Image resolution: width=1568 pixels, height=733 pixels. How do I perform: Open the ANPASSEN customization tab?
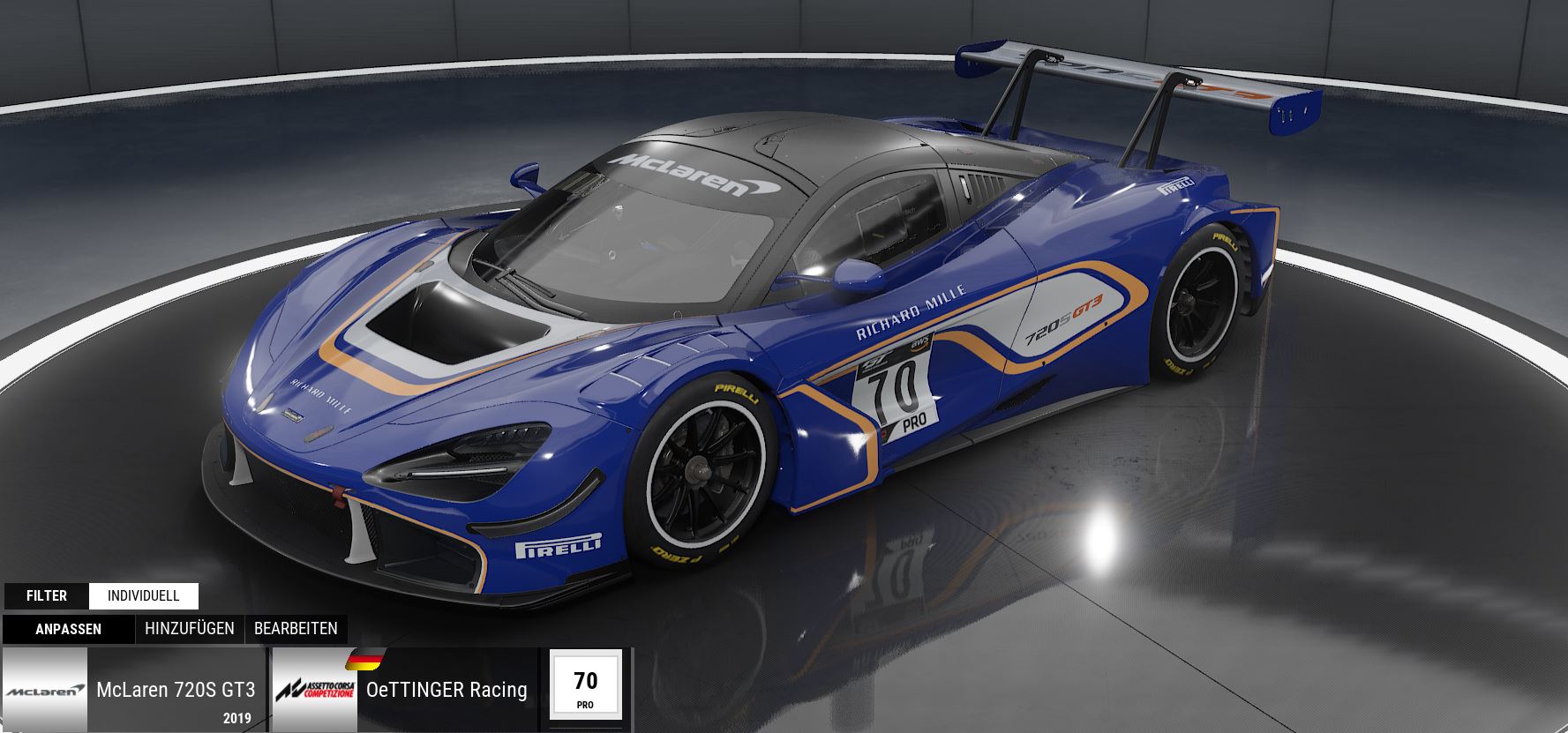[x=68, y=629]
